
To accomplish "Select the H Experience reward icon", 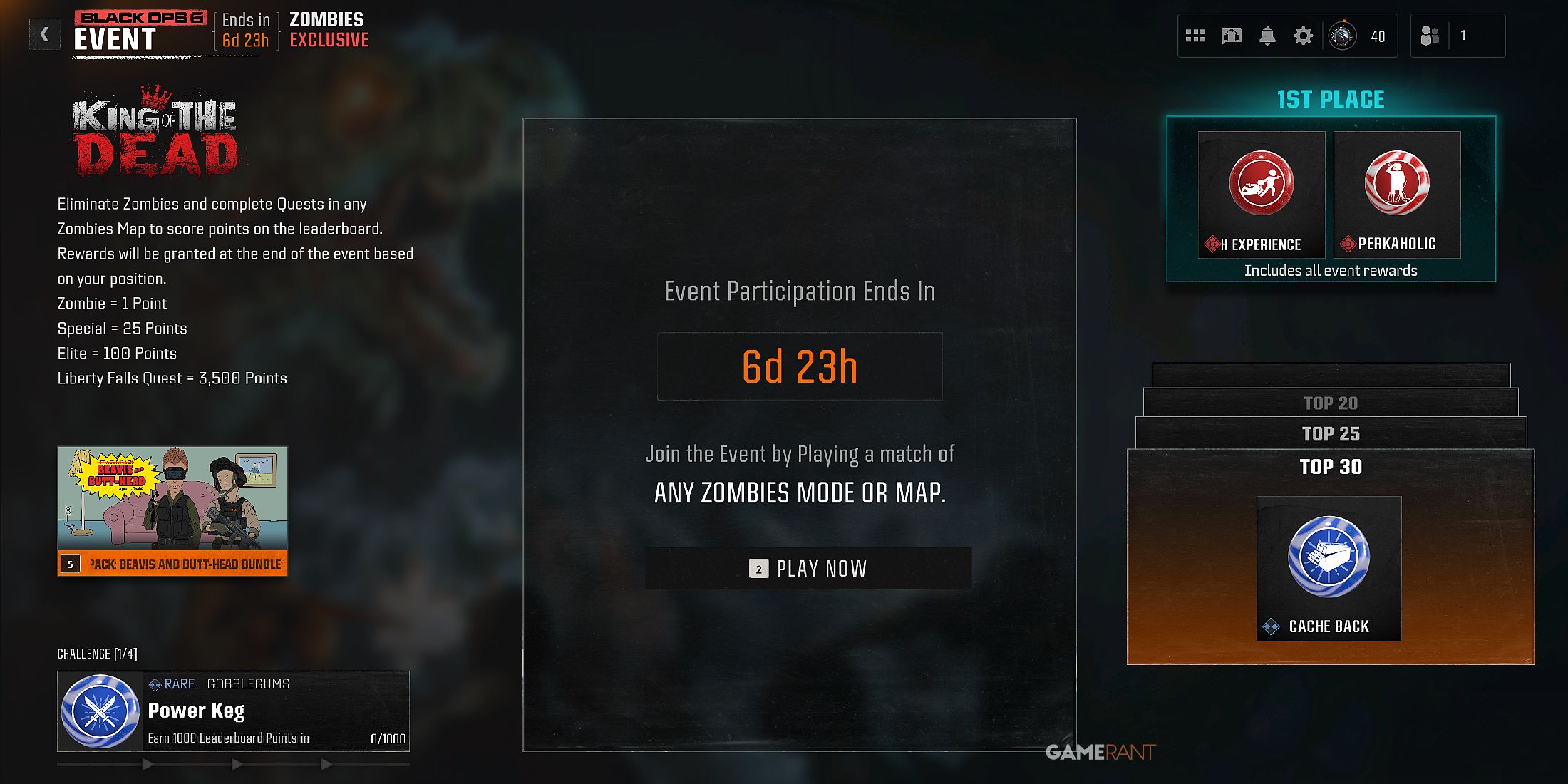I will [1262, 184].
